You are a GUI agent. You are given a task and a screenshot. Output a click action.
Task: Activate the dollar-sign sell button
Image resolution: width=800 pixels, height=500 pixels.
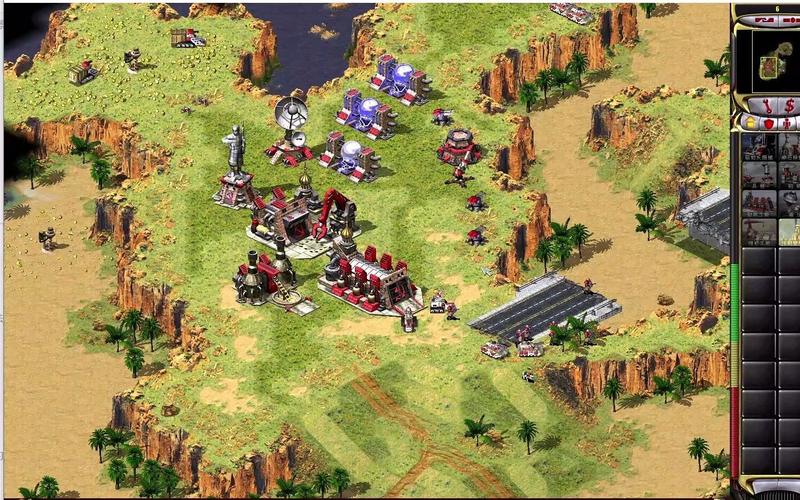[789, 106]
